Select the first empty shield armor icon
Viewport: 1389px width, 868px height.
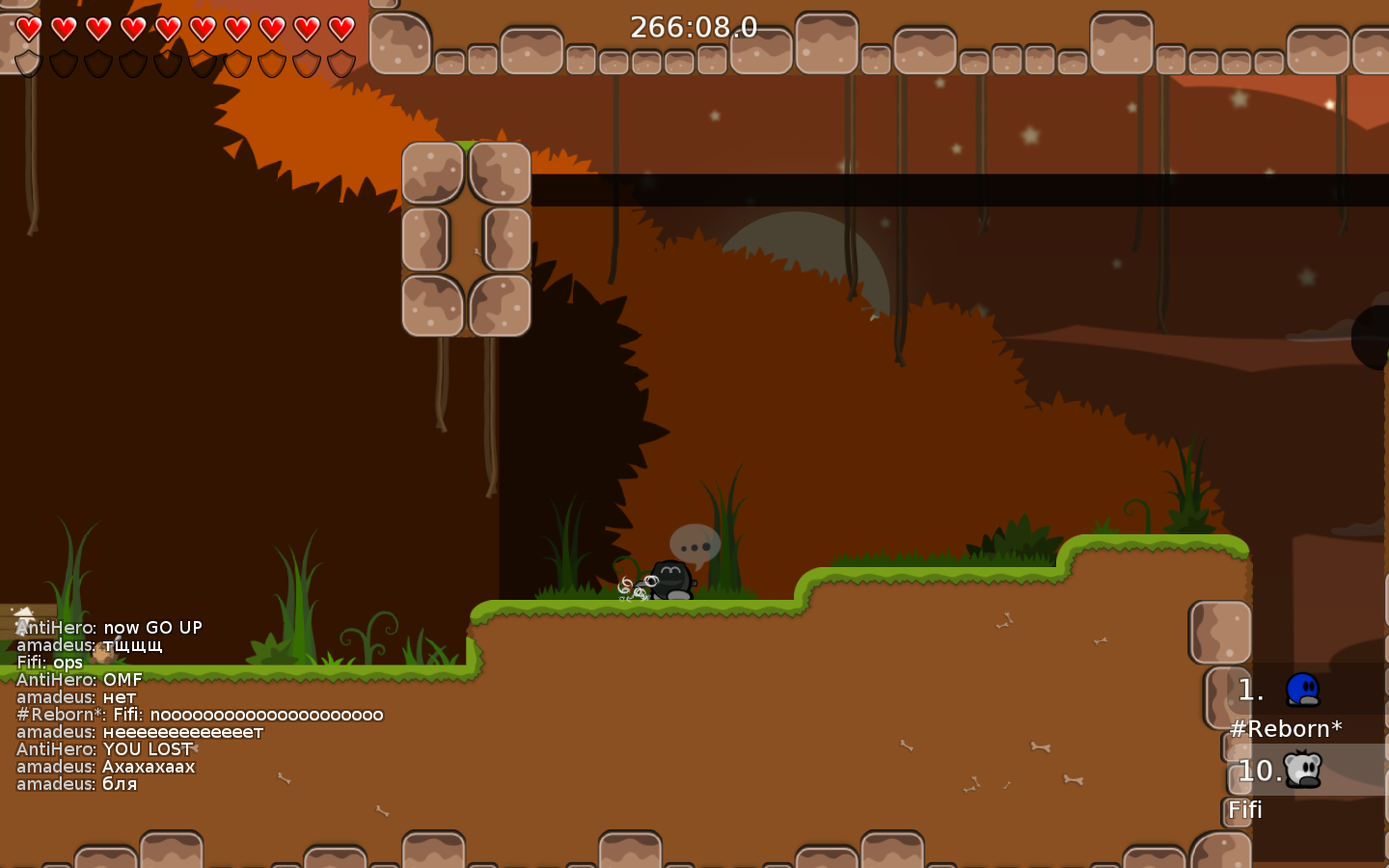click(28, 65)
